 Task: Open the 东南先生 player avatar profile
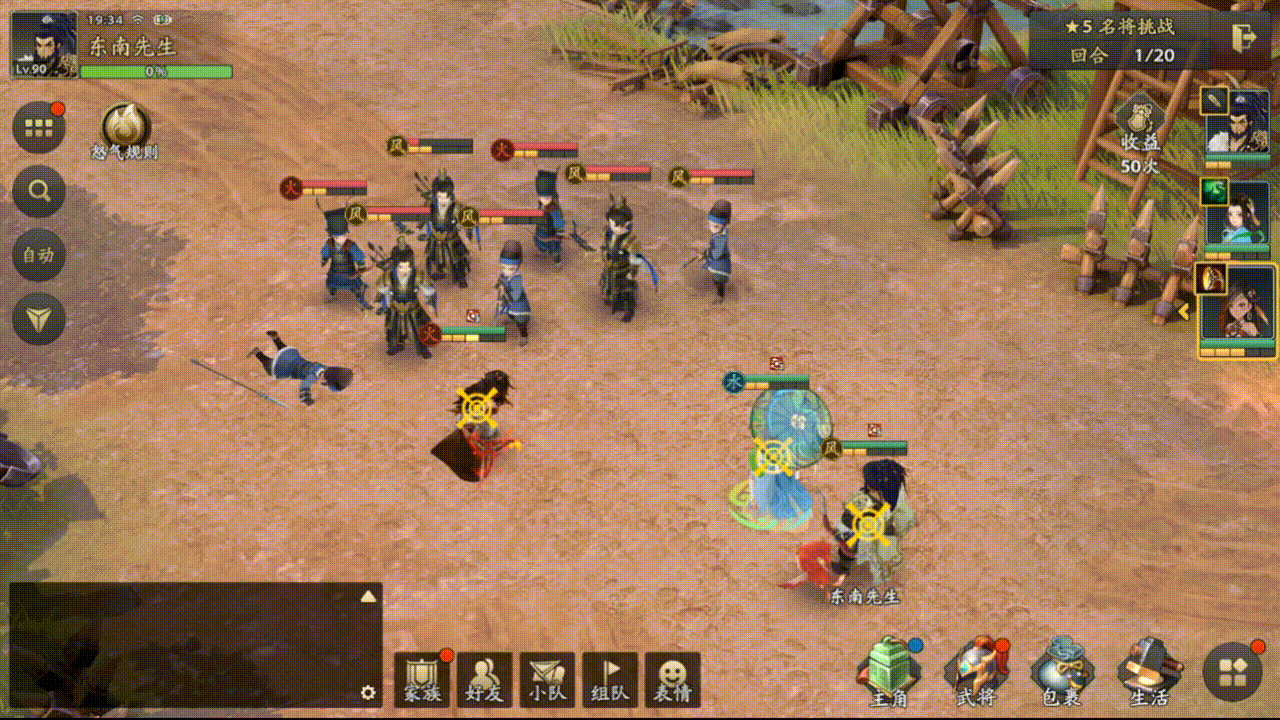pyautogui.click(x=44, y=45)
